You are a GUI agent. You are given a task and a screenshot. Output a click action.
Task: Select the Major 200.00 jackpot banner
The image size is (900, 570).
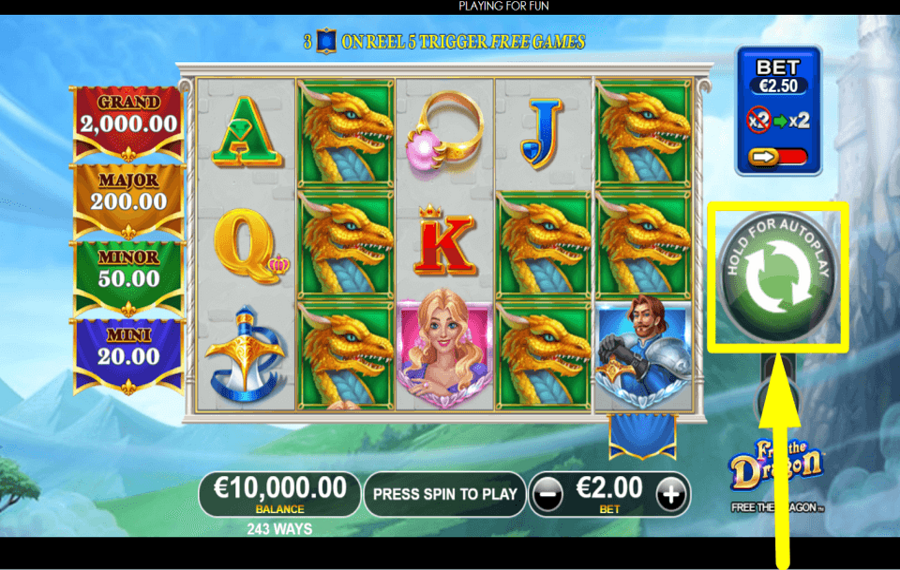point(128,196)
